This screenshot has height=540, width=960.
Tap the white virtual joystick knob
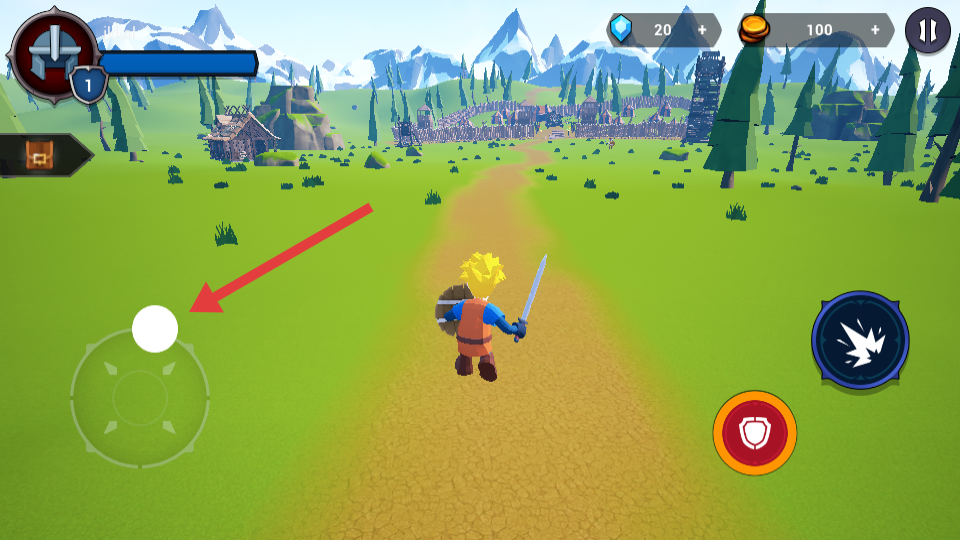155,329
